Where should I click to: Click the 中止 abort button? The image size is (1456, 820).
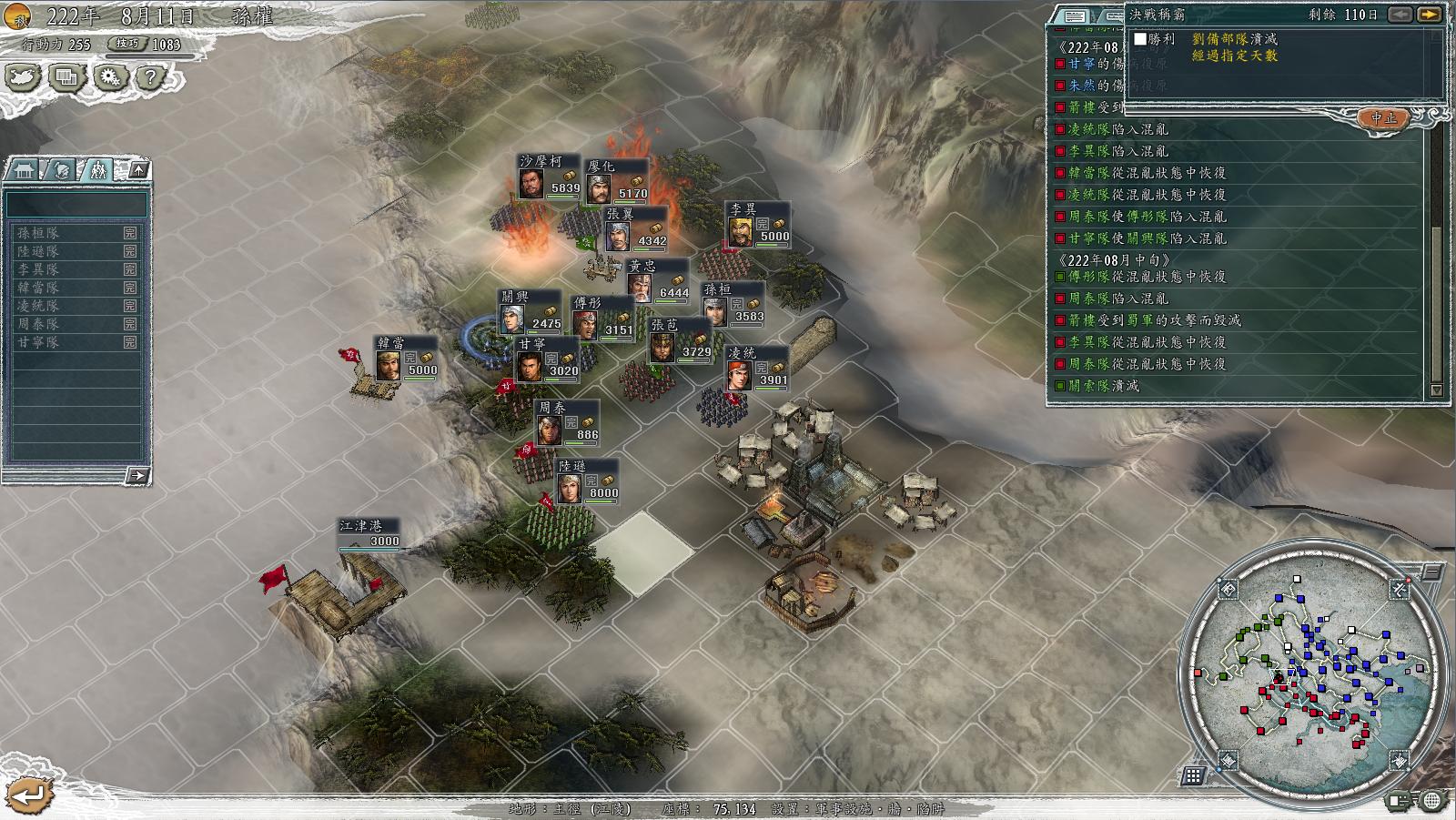pos(1383,118)
